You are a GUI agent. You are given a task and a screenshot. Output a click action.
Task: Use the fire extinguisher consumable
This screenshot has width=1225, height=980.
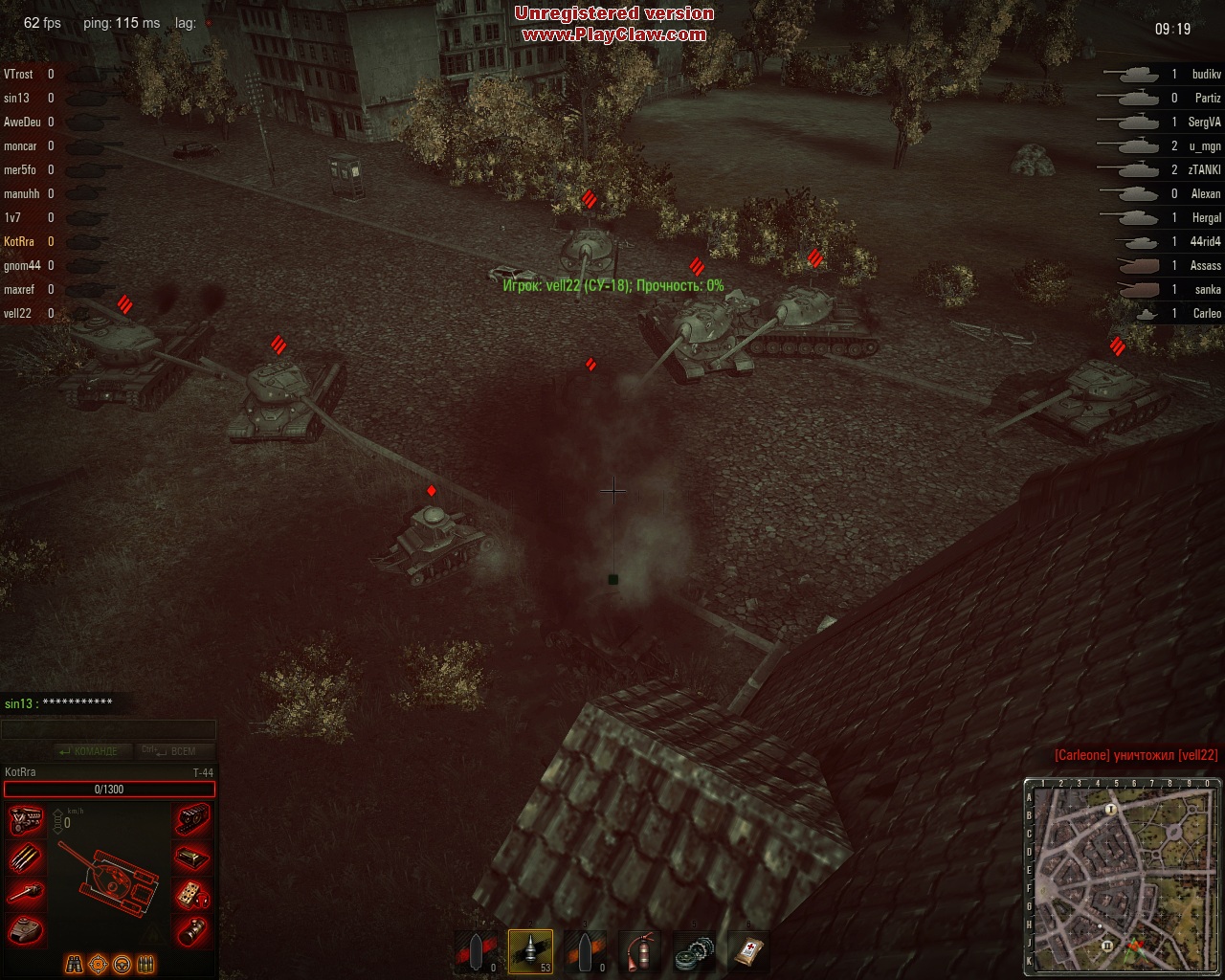pos(639,951)
